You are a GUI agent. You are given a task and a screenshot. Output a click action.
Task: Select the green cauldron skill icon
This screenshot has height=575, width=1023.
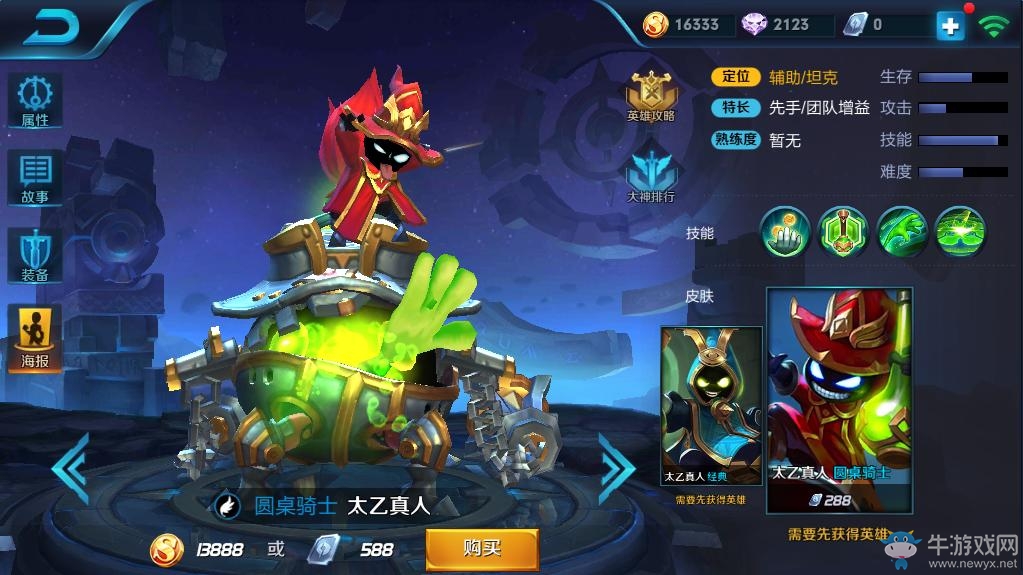coord(843,231)
